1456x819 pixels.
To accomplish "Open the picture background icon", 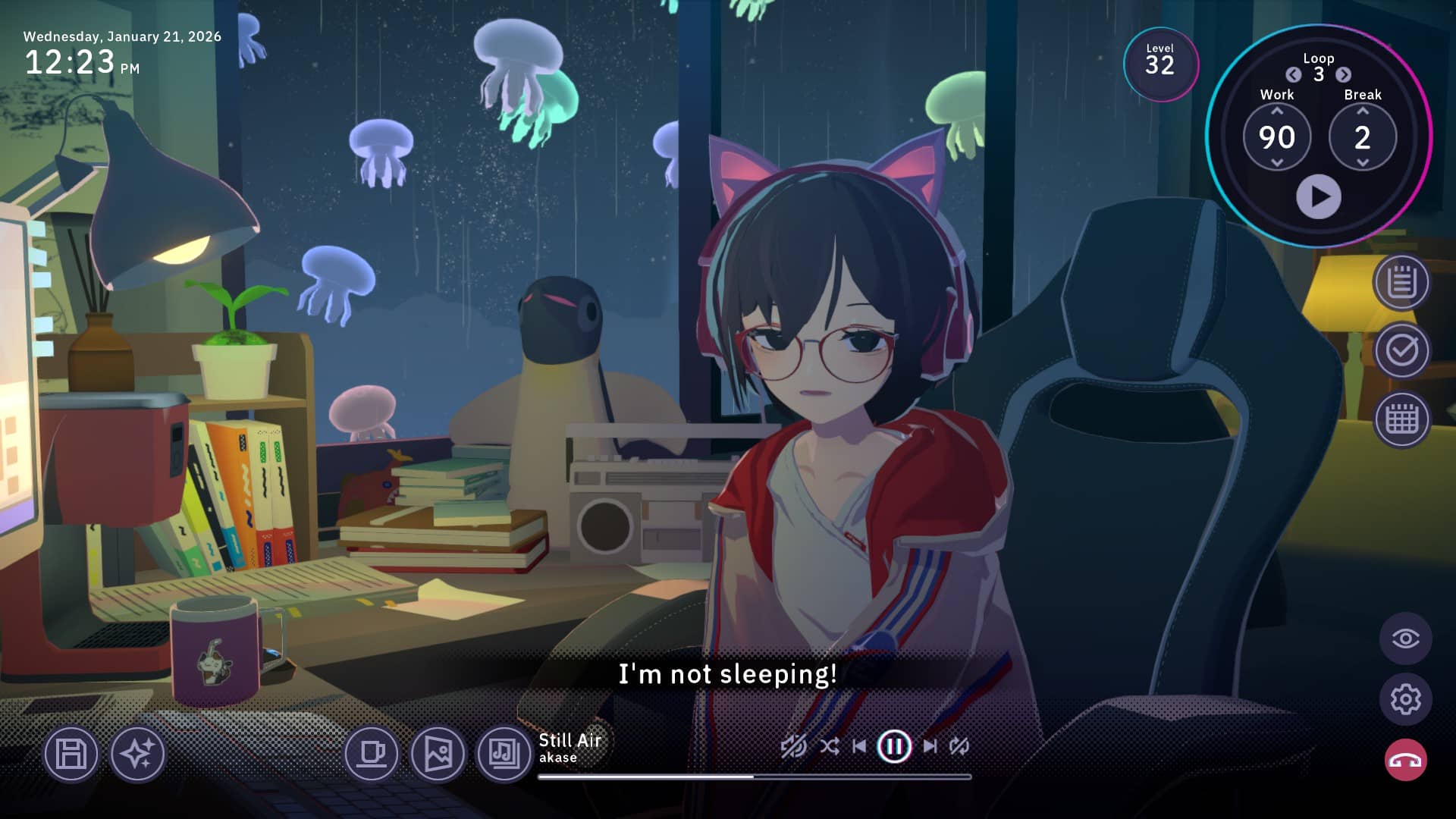I will pos(438,754).
